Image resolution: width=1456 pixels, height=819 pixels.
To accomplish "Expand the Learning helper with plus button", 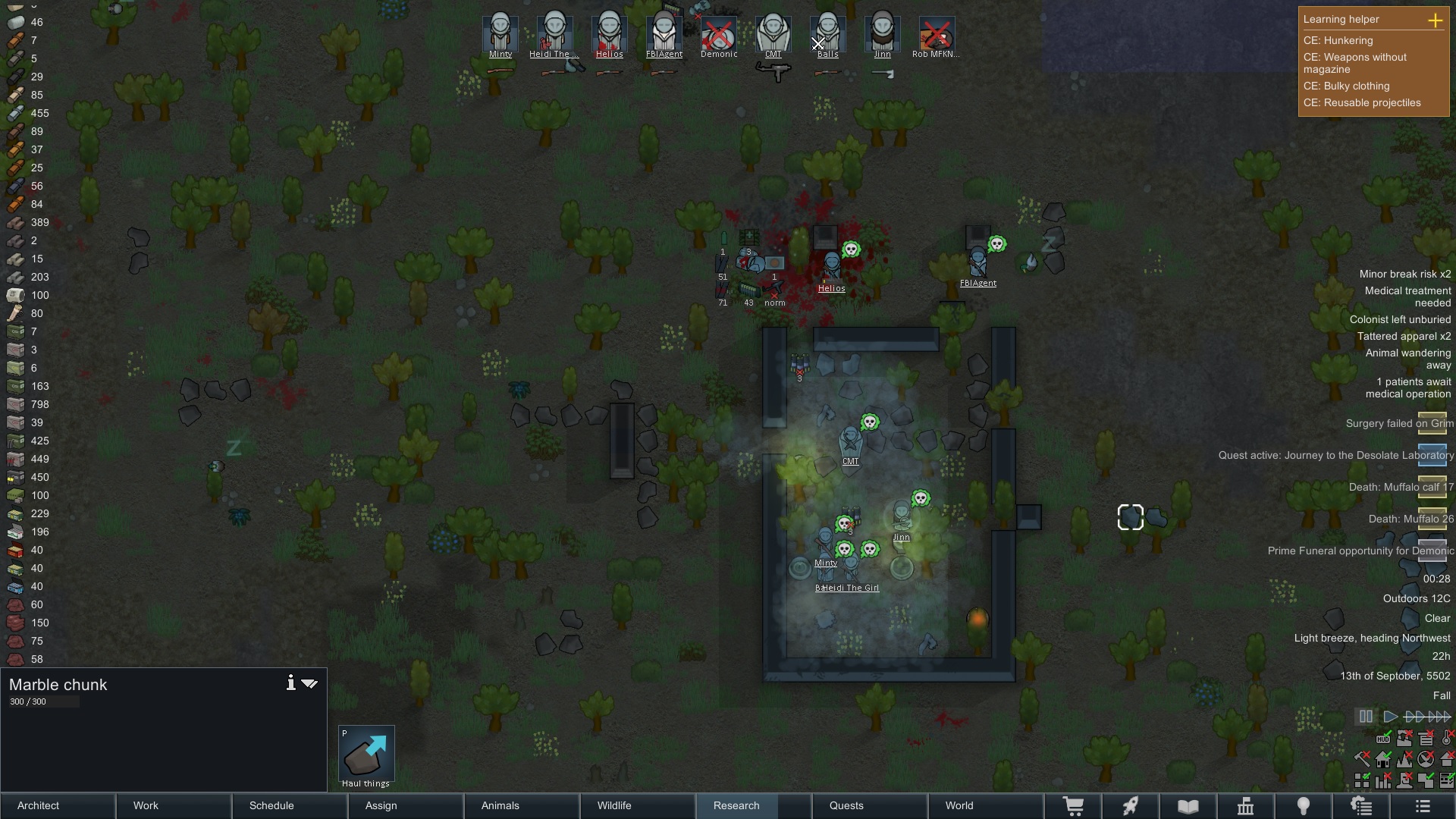I will [1435, 20].
